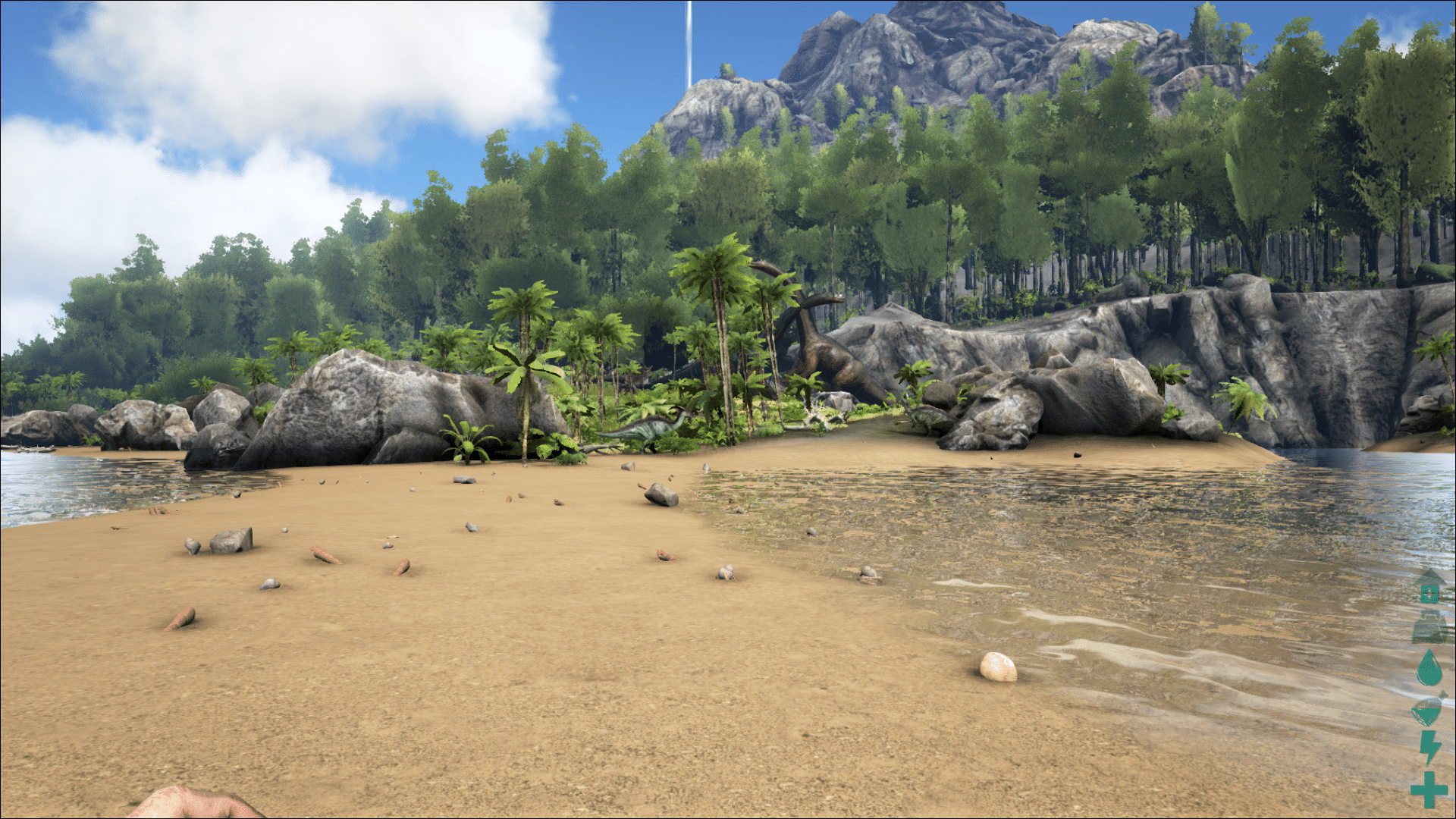Click the food hunger status icon

1427,711
